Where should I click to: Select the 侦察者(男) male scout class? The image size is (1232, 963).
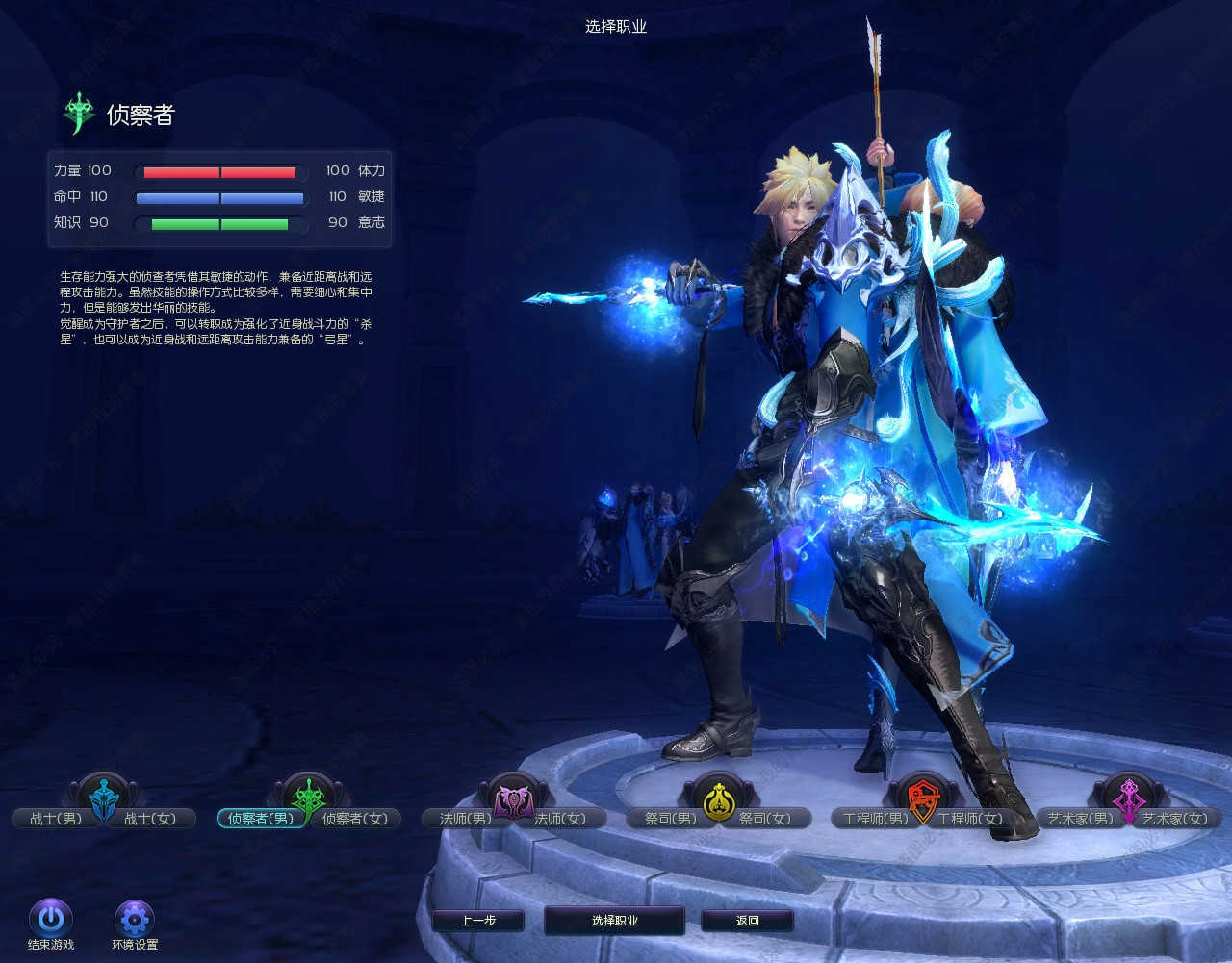pos(260,819)
